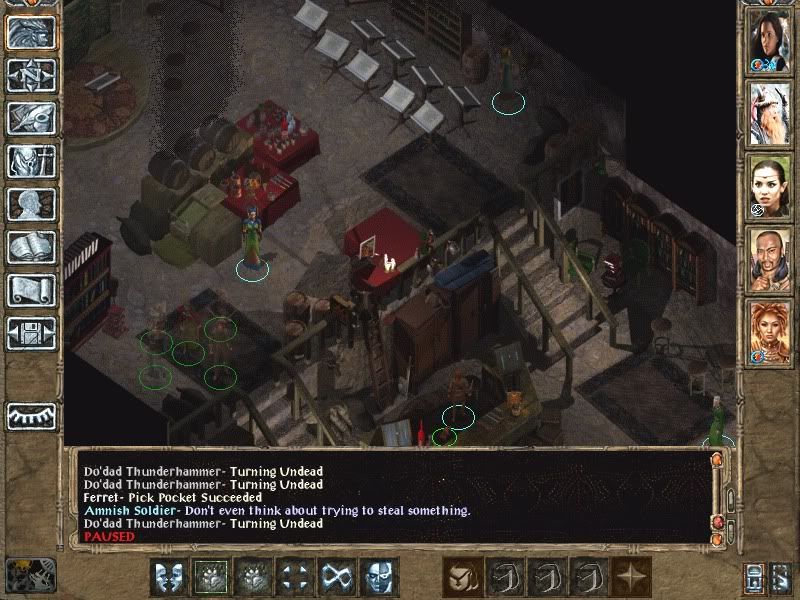
Task: Click the single face mask action button
Action: [379, 577]
